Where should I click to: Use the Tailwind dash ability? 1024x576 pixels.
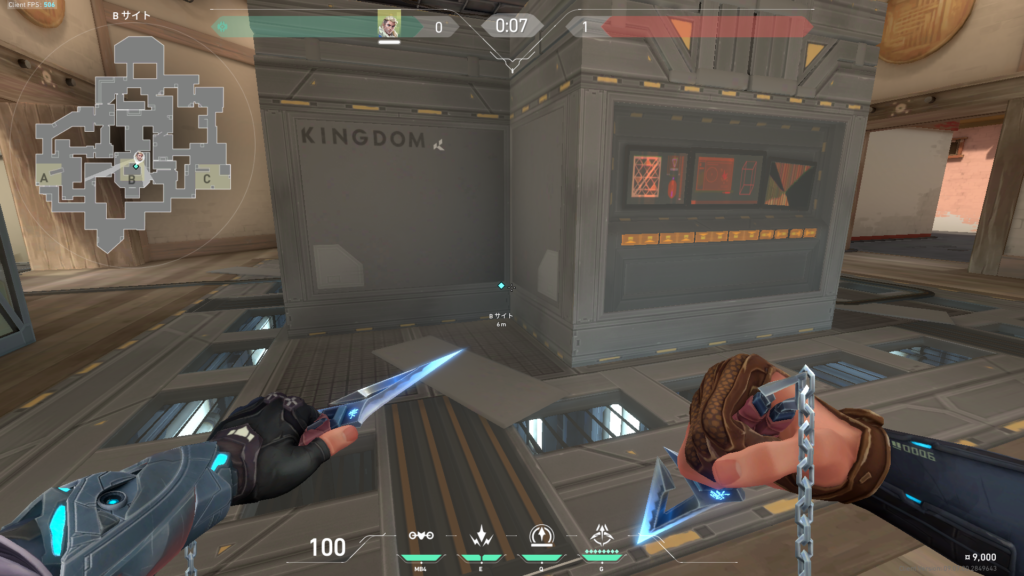point(480,537)
